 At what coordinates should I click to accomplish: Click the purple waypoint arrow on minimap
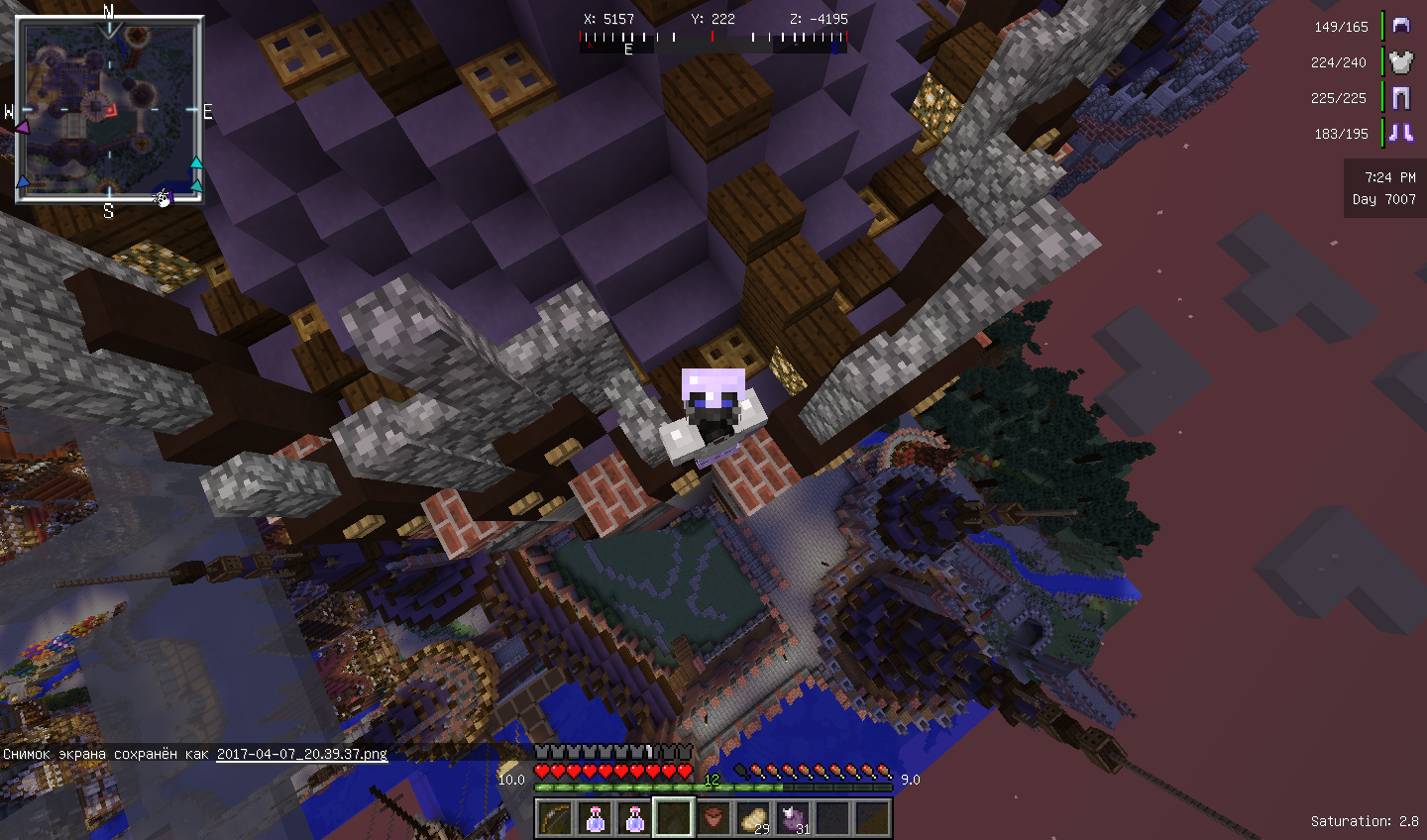point(21,127)
